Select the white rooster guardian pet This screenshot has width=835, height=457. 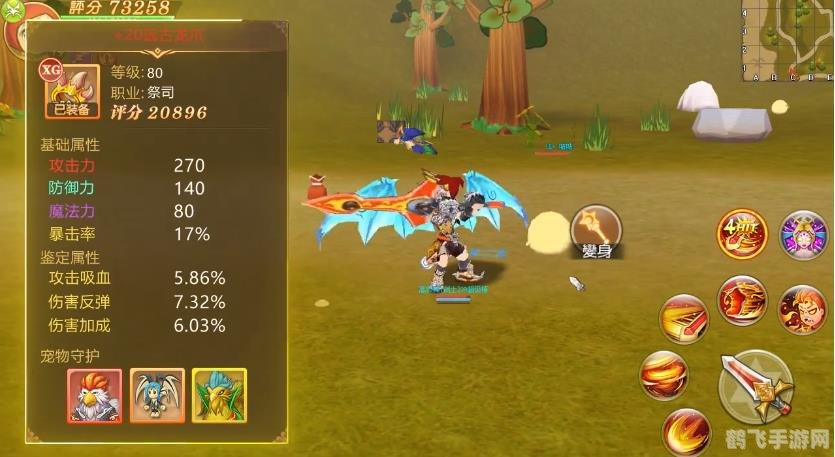coord(95,395)
